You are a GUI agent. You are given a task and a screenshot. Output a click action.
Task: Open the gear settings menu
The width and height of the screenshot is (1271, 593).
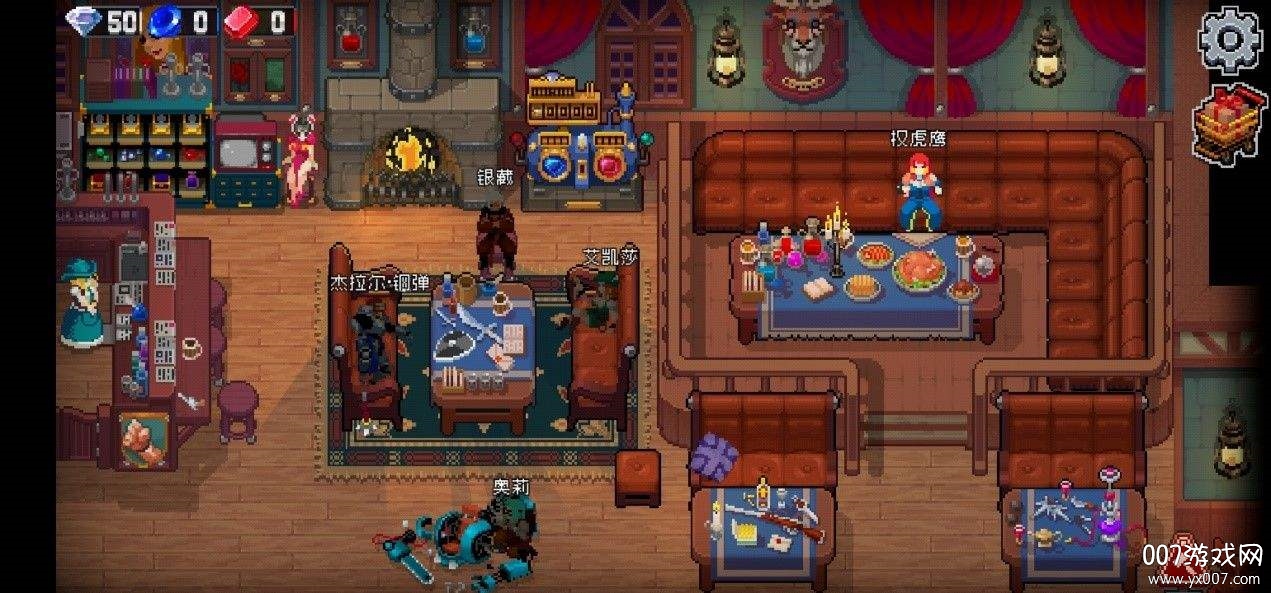tap(1230, 41)
